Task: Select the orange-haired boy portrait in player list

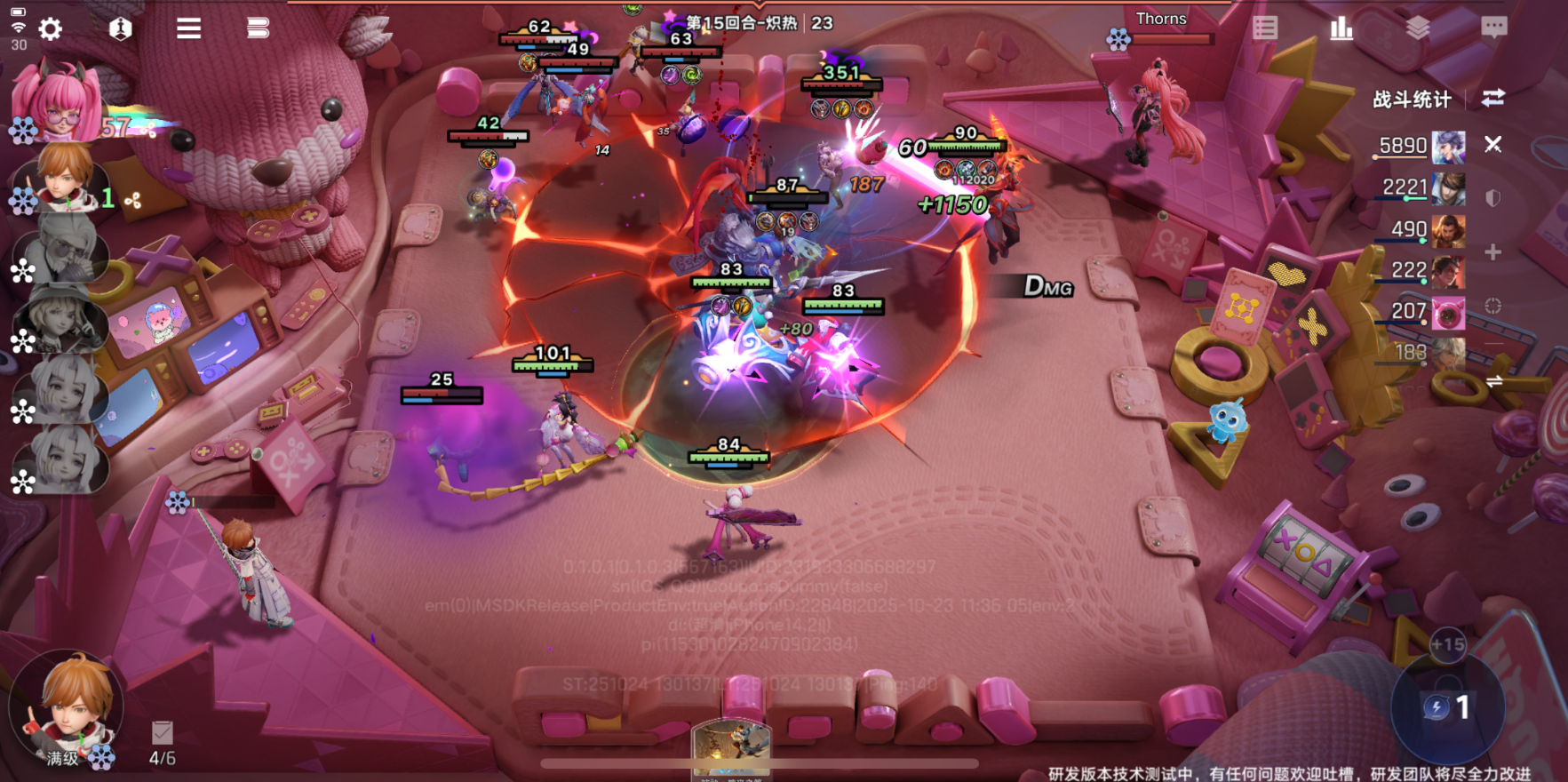Action: point(64,178)
